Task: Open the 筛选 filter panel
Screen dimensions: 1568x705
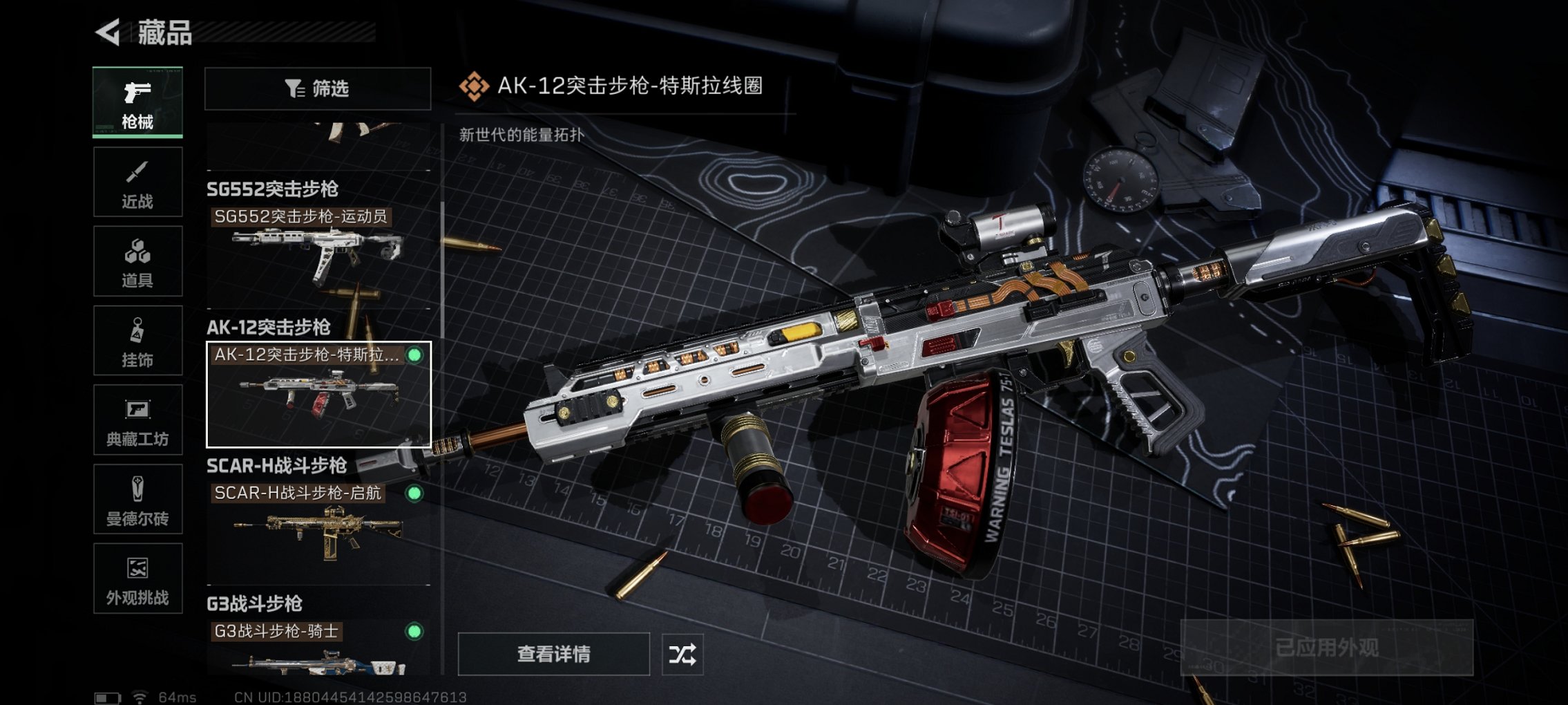Action: point(315,88)
